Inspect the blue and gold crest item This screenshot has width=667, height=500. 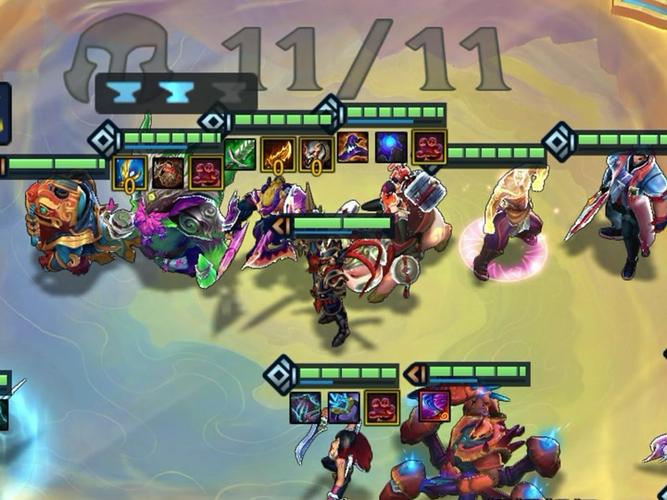(x=130, y=172)
